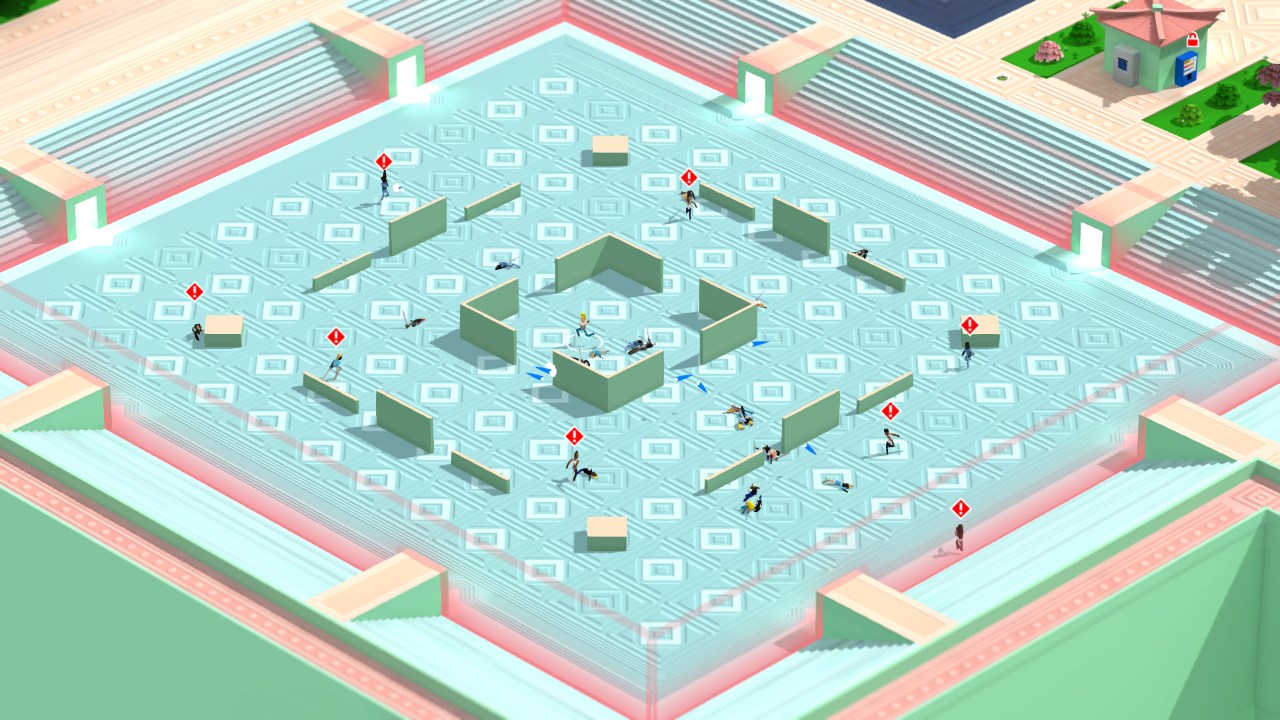The height and width of the screenshot is (720, 1280).
Task: Toggle the alert above the lower-right crouching enemy
Action: tap(888, 410)
